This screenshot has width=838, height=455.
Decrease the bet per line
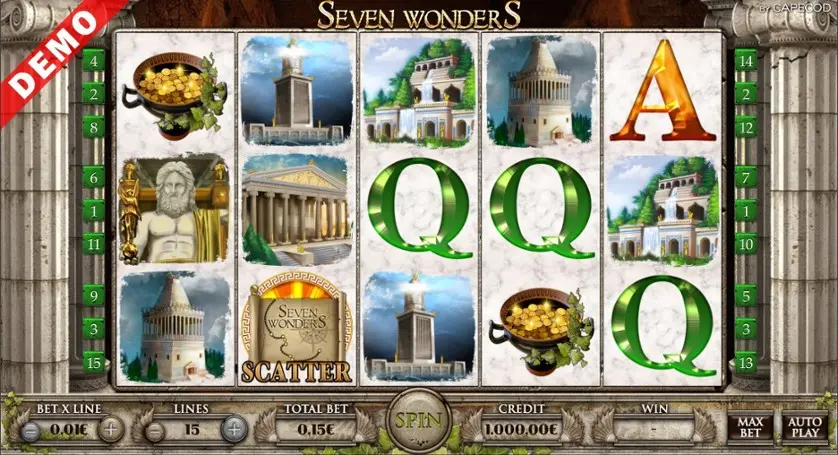31,431
